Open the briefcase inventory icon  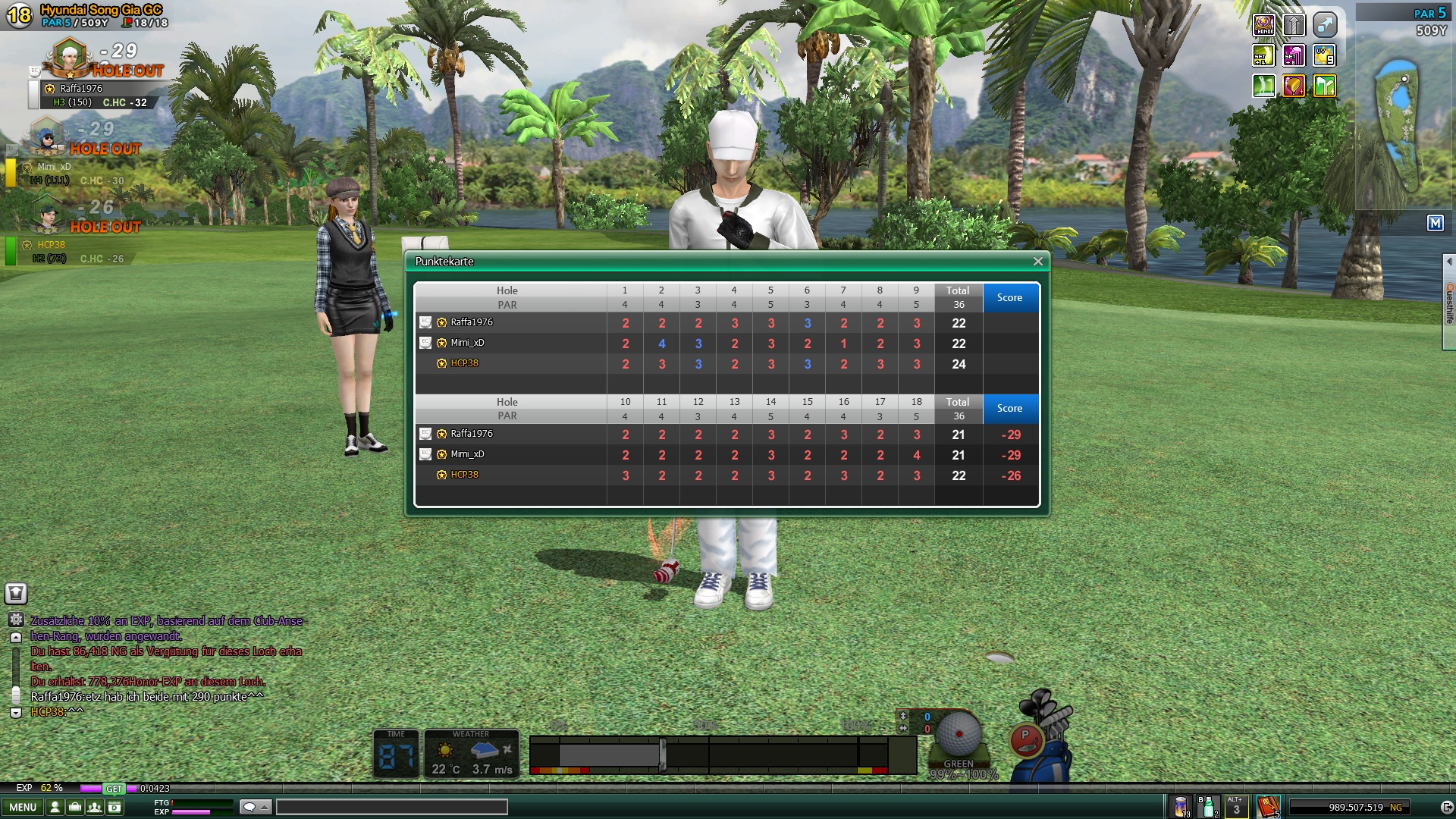click(x=75, y=807)
